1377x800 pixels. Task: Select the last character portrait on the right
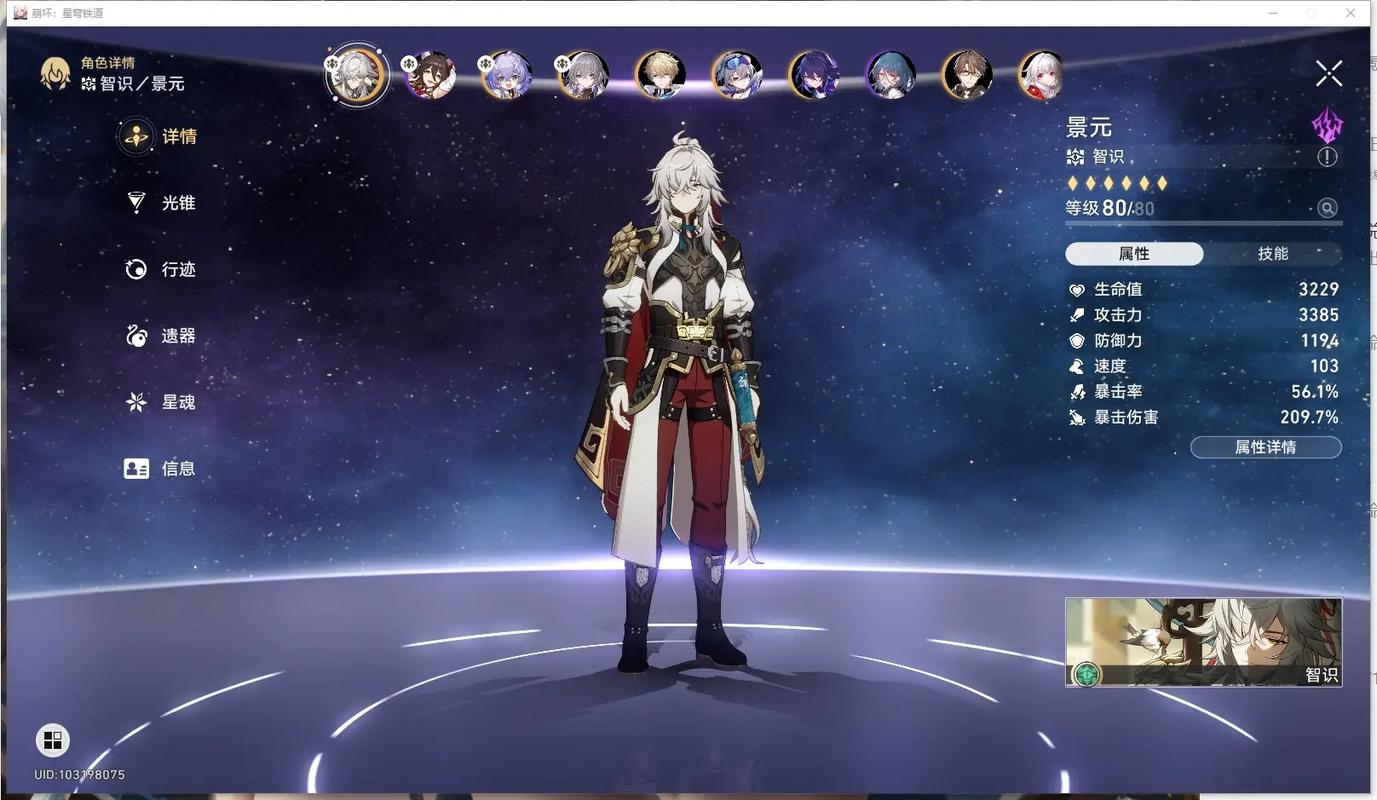1040,74
